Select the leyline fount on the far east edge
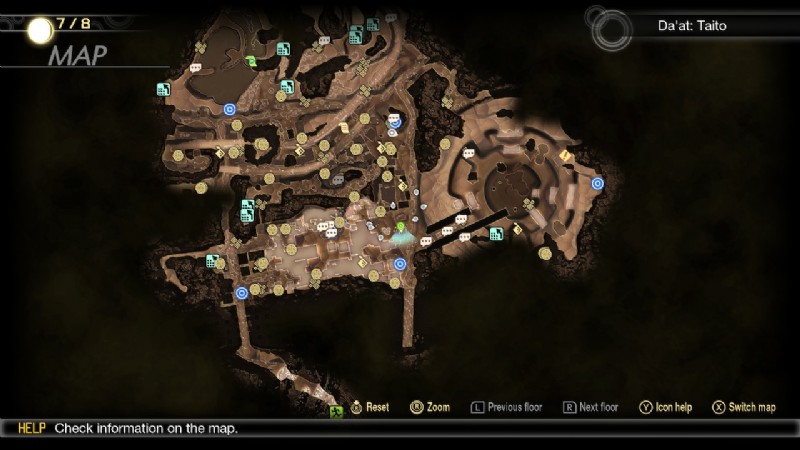800x450 pixels. tap(597, 183)
